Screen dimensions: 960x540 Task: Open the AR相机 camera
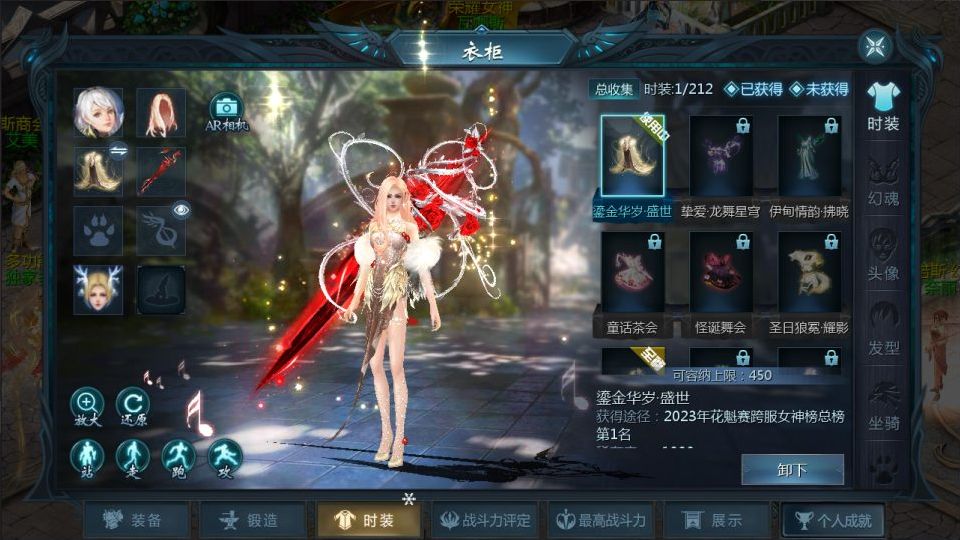(x=226, y=111)
